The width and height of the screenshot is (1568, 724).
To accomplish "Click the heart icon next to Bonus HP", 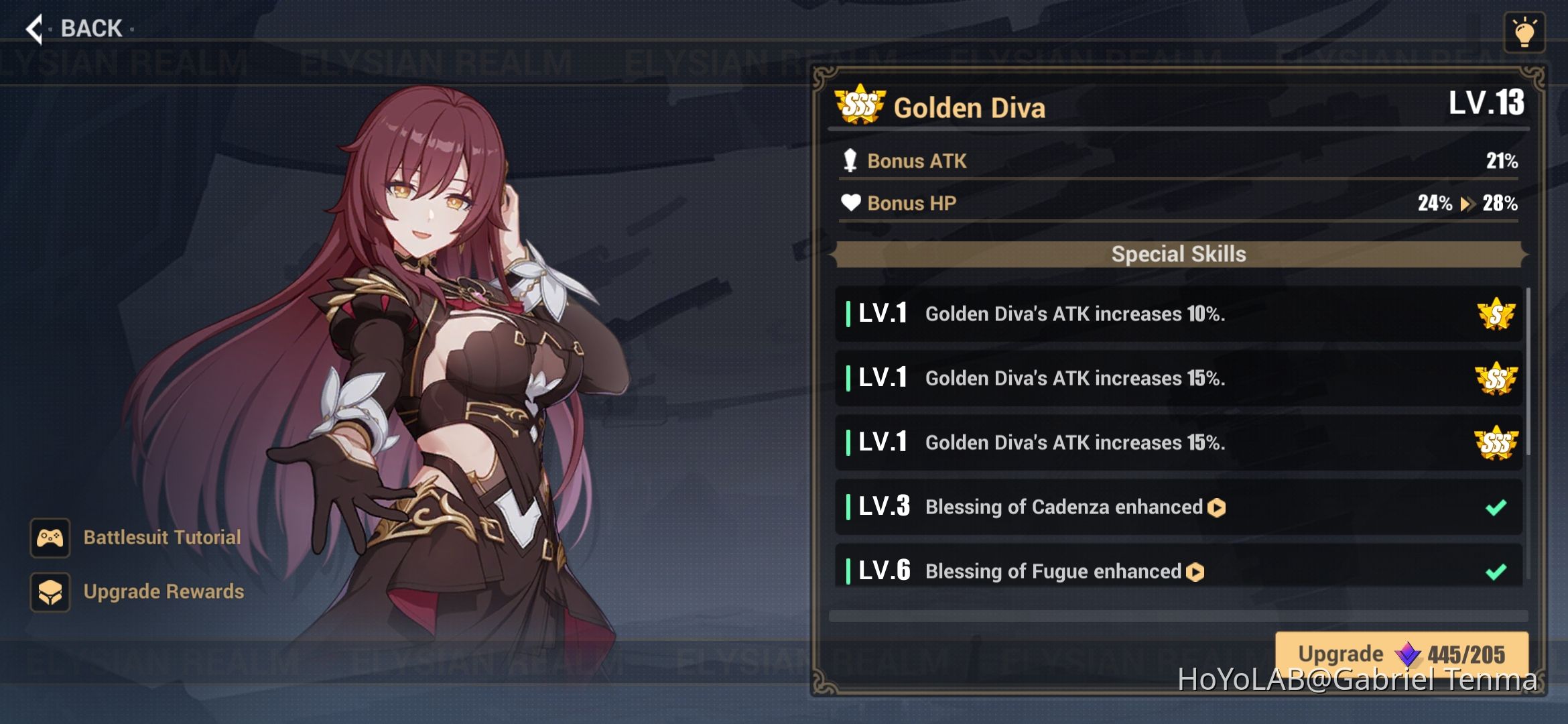I will coord(850,203).
